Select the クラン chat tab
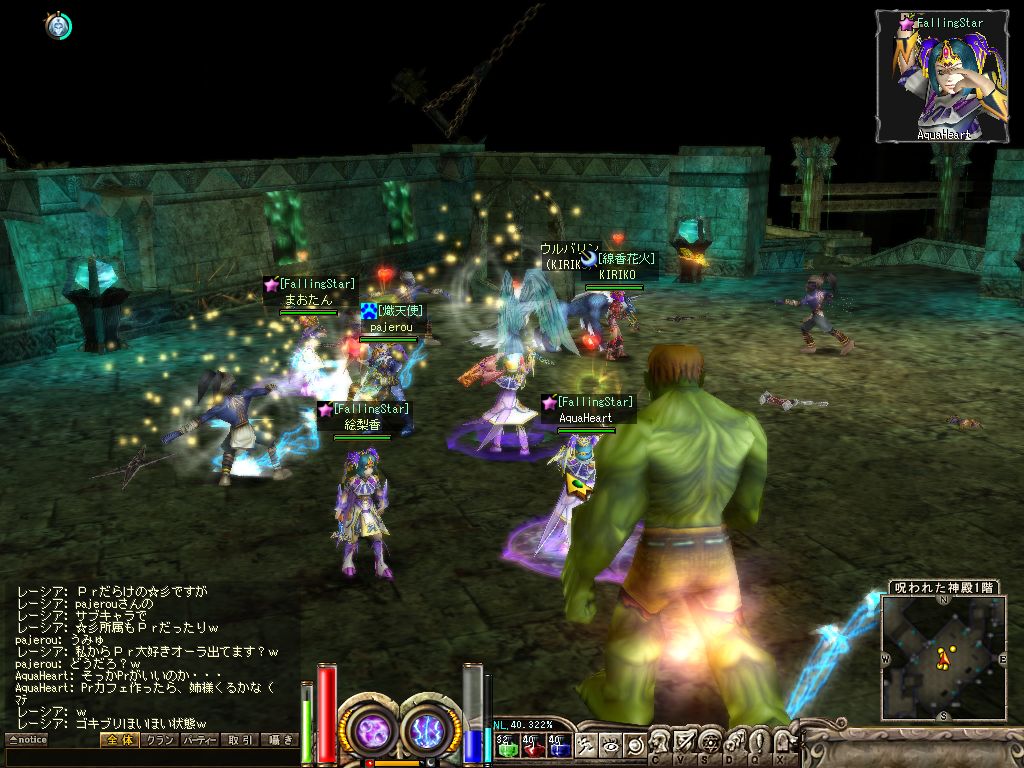Screen dimensions: 1024x768 coord(160,740)
